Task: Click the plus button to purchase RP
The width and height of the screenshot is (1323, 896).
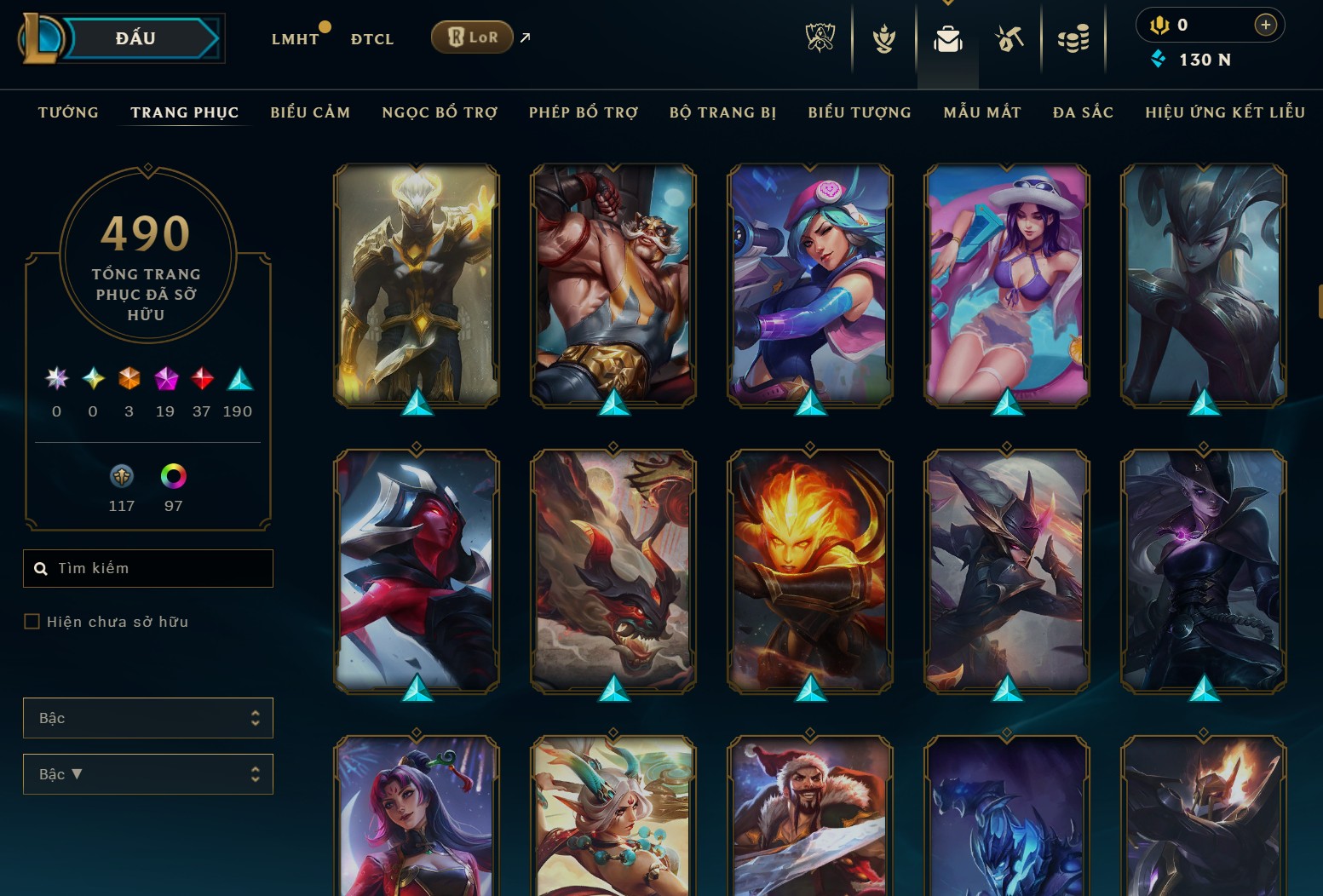Action: click(x=1266, y=25)
